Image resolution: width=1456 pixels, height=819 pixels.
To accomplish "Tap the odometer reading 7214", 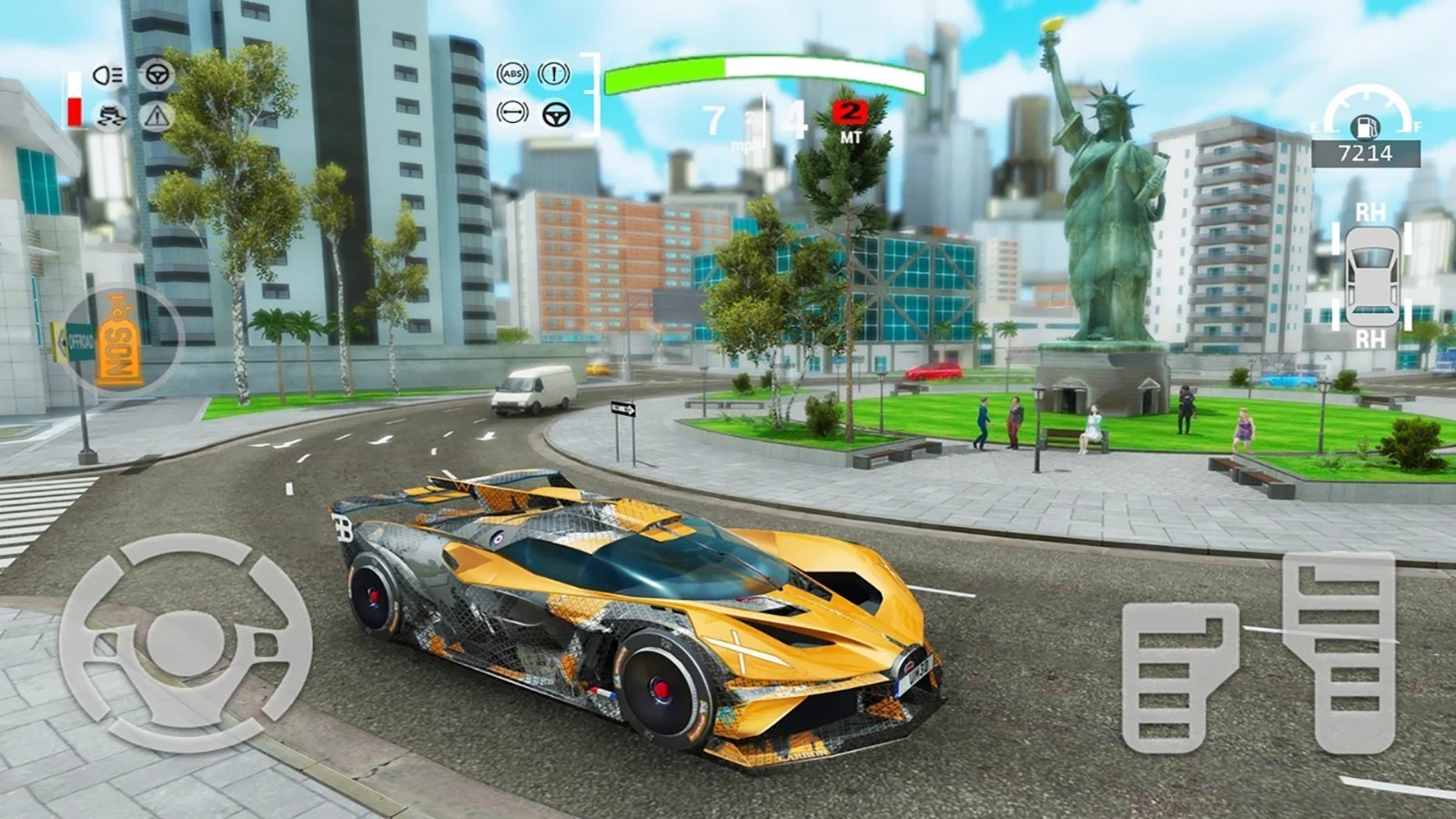I will [x=1368, y=152].
